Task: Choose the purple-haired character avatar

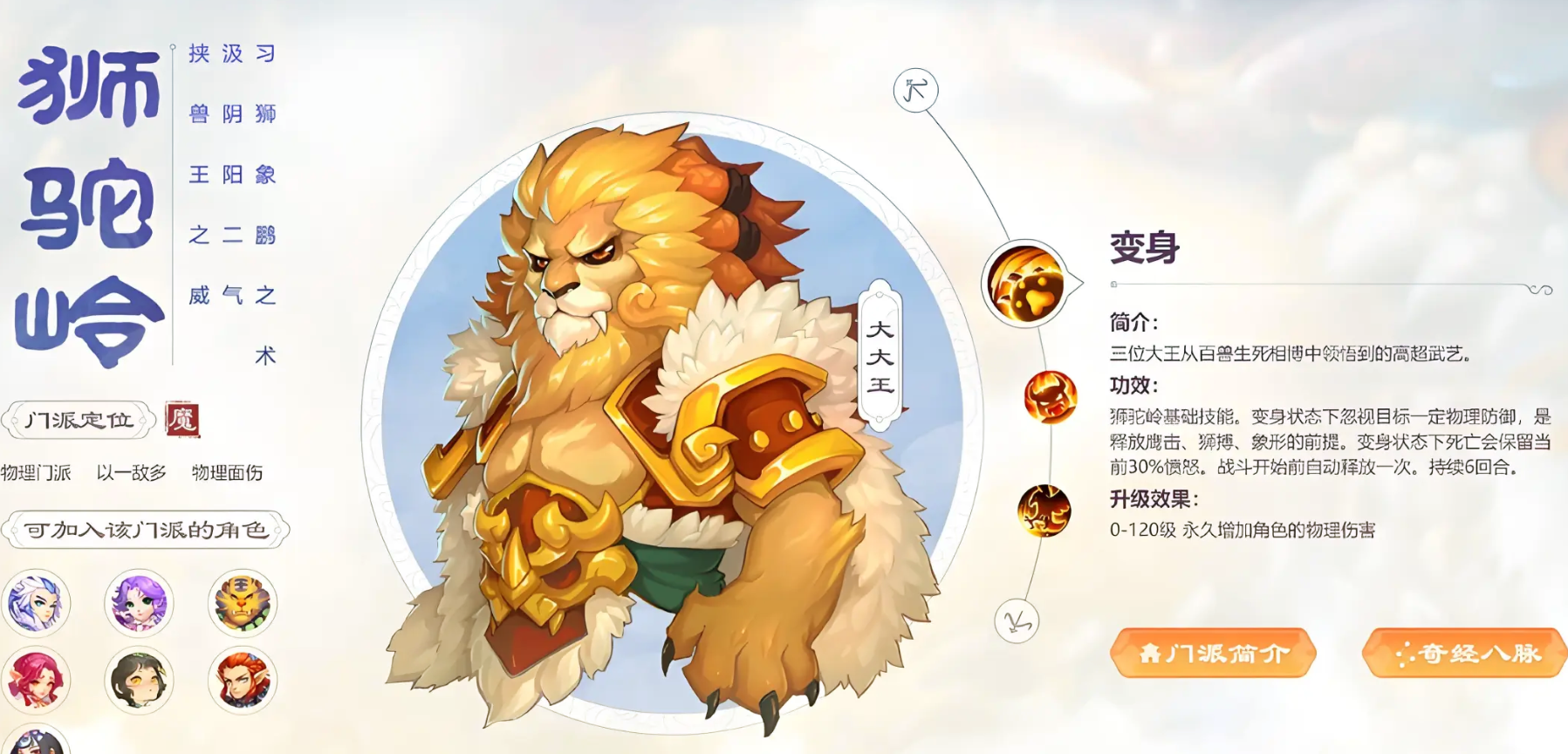Action: (x=140, y=604)
